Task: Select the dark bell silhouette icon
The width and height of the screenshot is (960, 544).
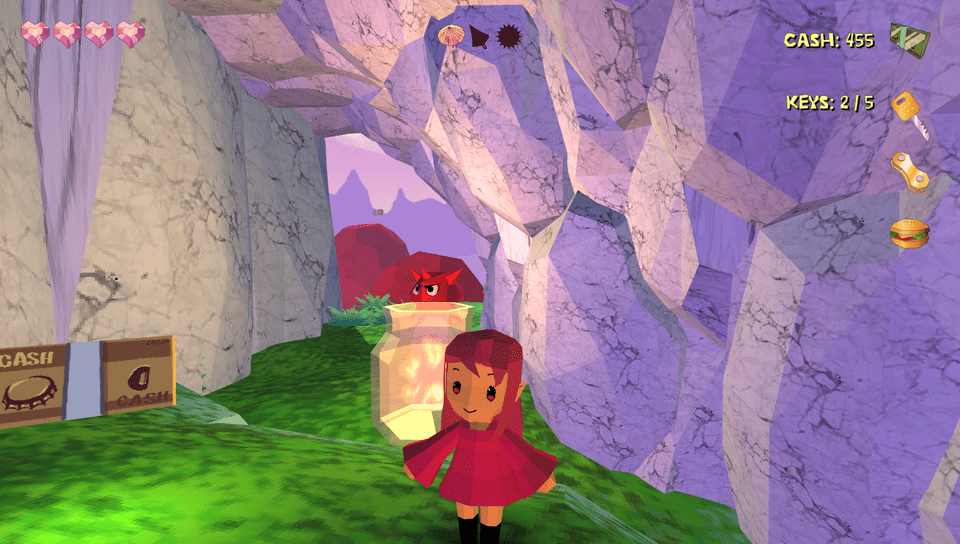Action: click(x=480, y=36)
